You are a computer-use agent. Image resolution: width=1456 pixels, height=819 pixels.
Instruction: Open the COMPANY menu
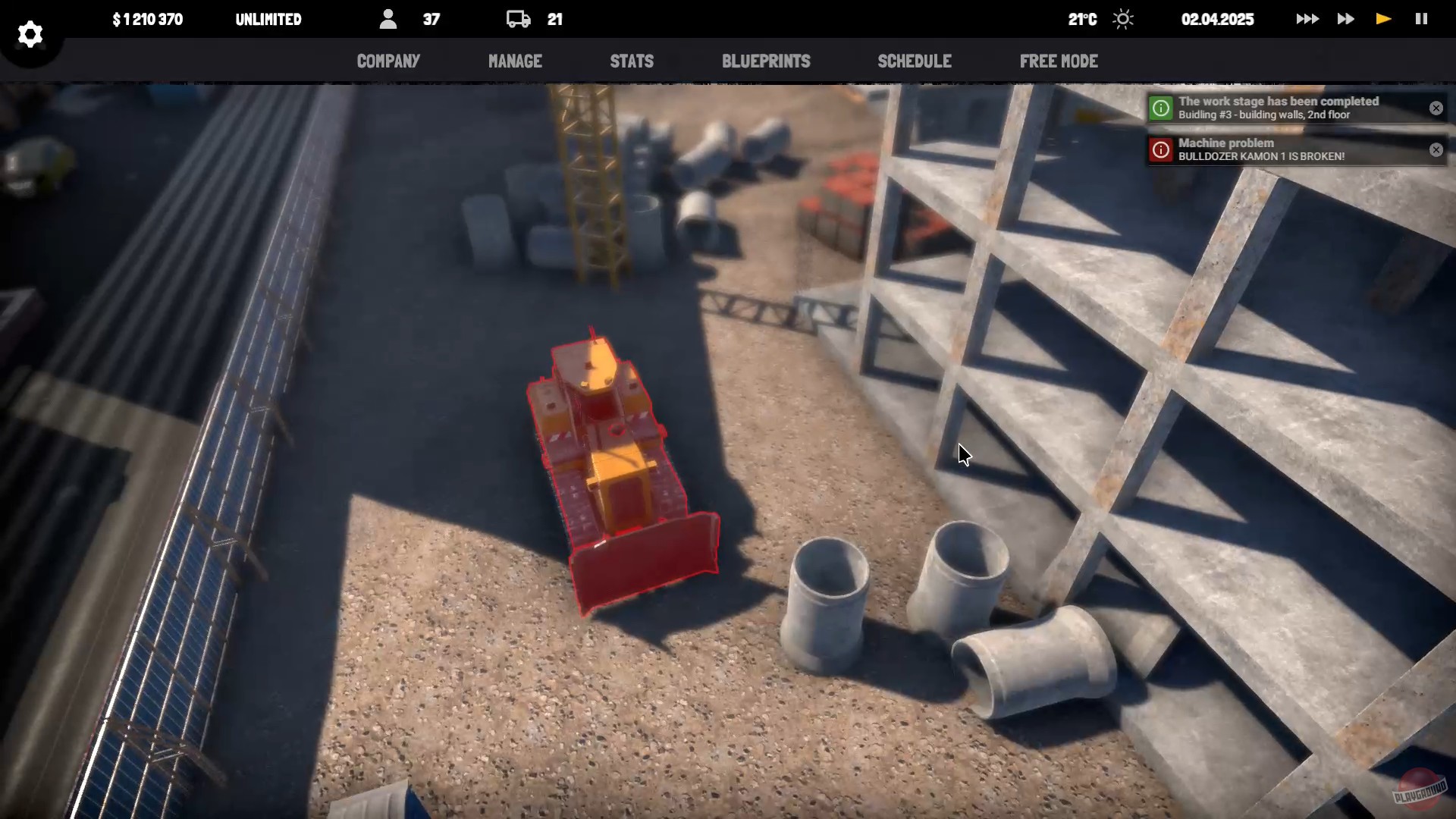coord(388,61)
